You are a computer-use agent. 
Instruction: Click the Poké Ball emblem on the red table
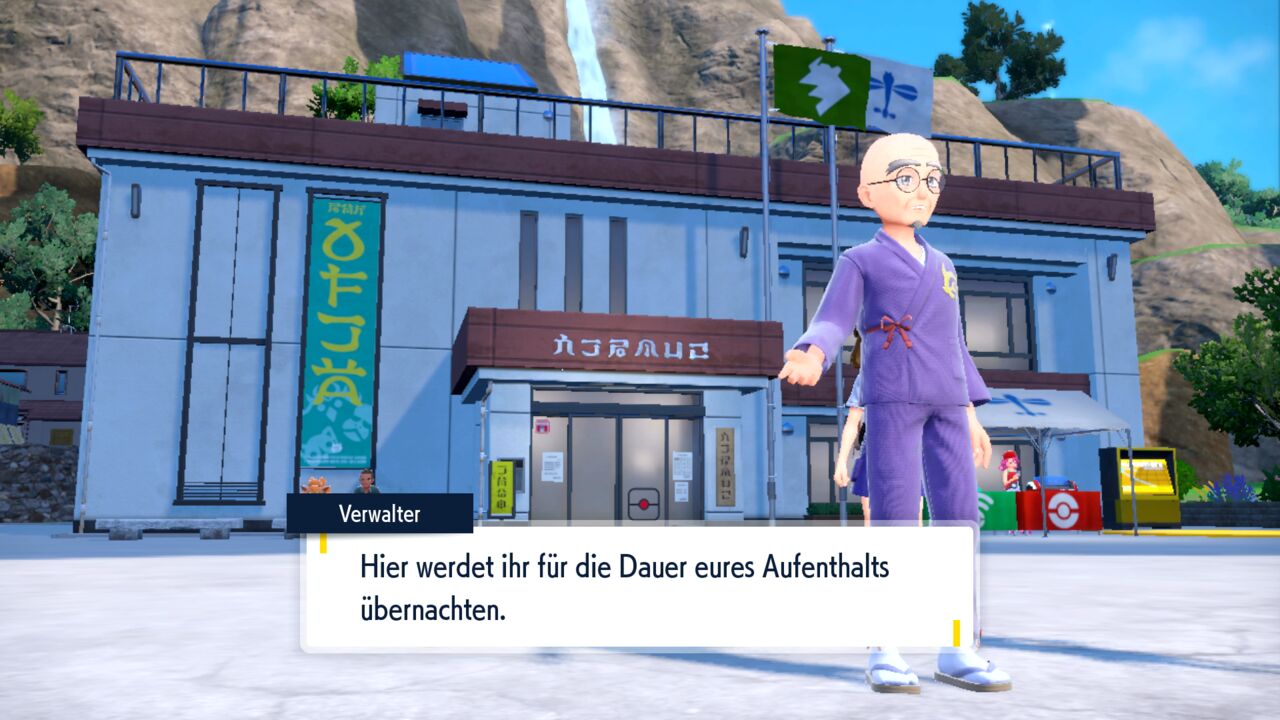point(1061,510)
